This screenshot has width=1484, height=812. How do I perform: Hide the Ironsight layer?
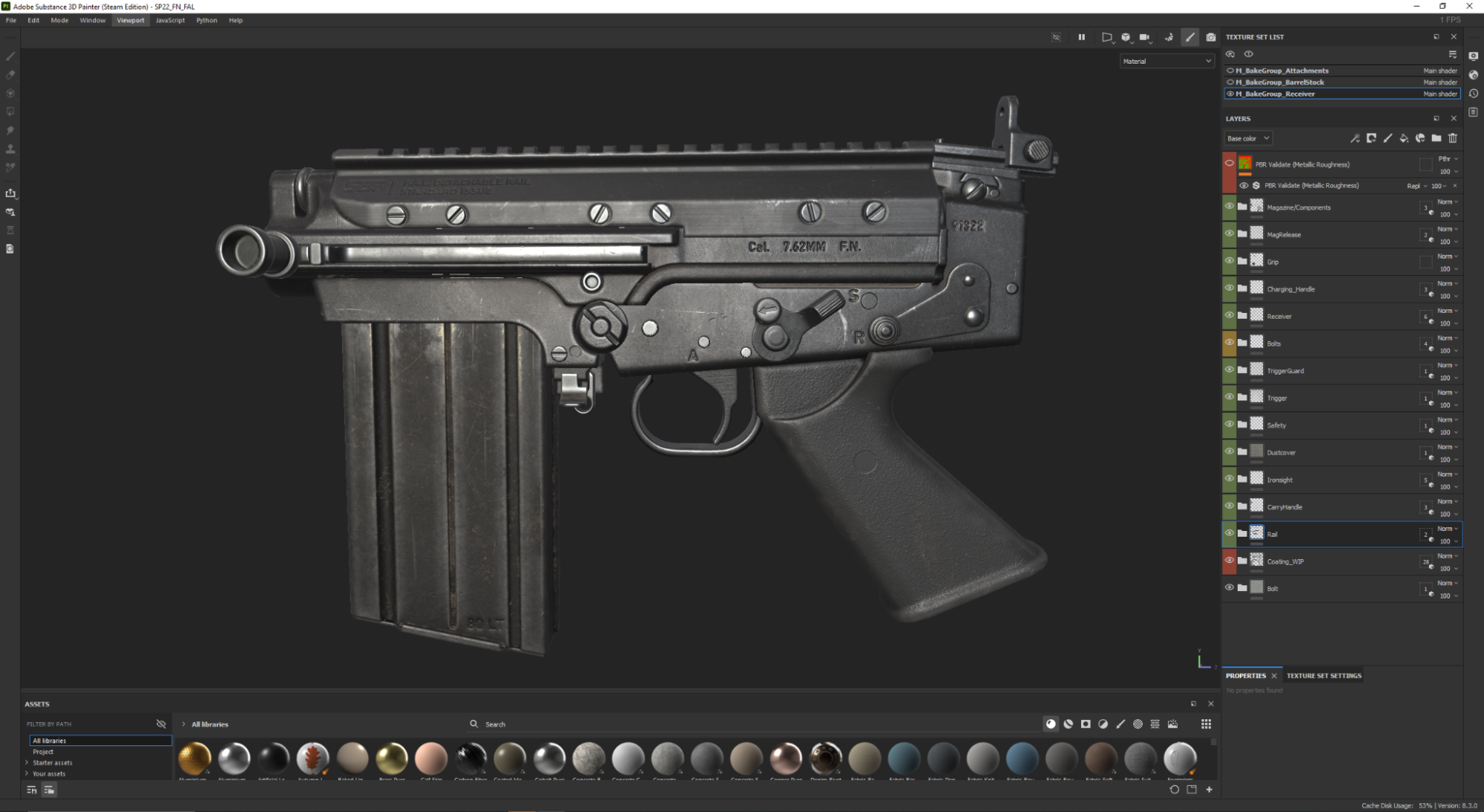pos(1229,479)
